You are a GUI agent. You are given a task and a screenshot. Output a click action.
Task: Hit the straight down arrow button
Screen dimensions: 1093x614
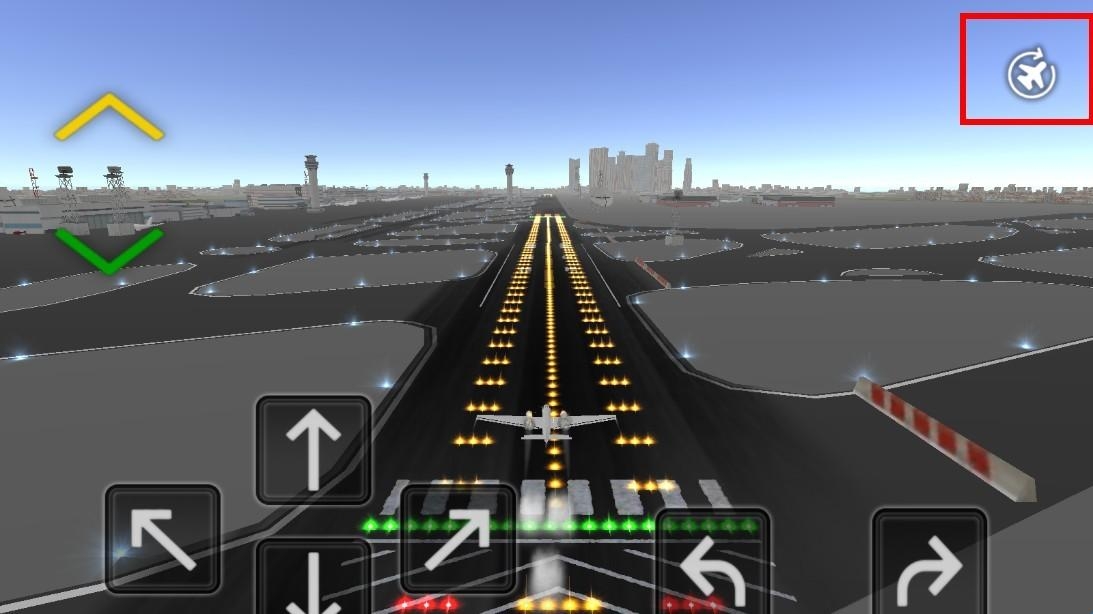tap(314, 578)
